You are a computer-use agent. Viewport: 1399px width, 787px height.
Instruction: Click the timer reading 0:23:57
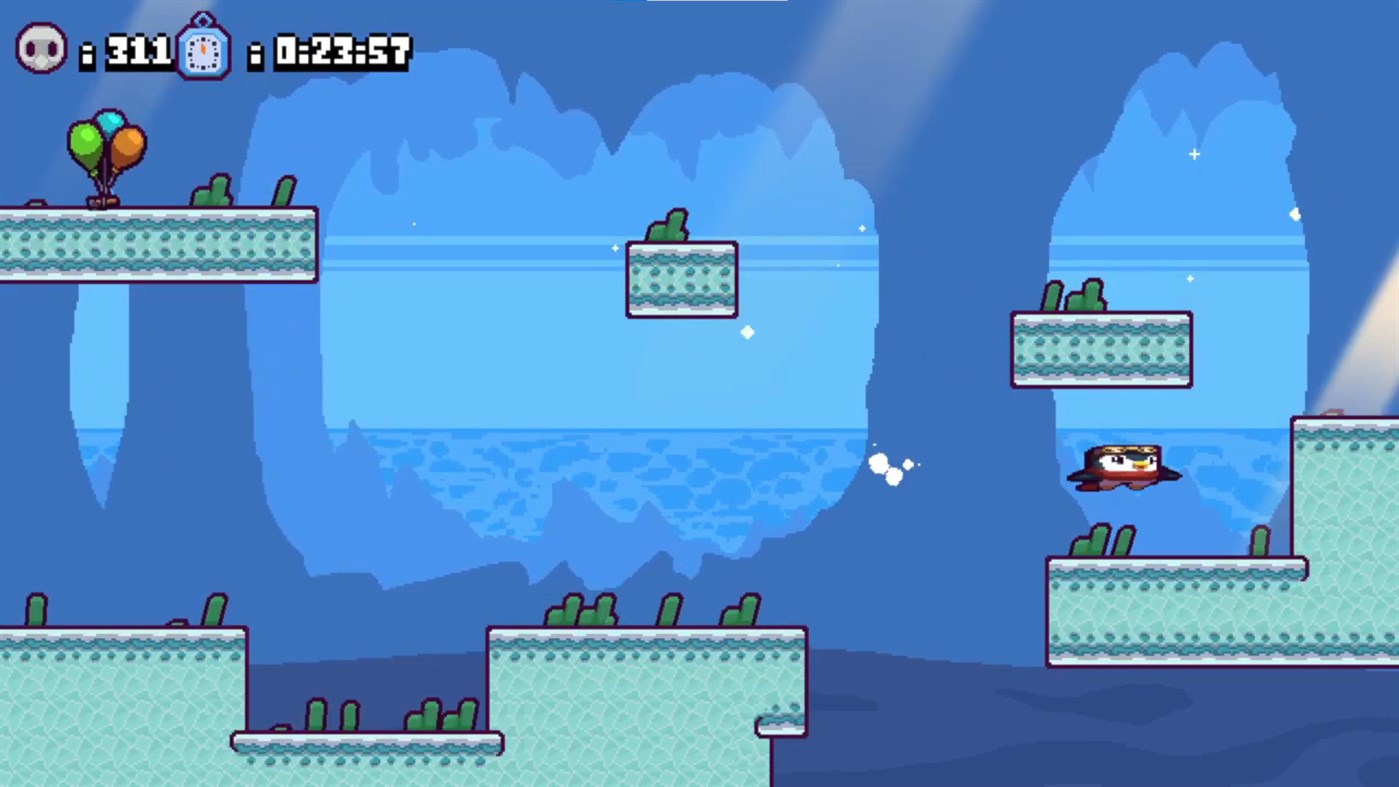(342, 49)
